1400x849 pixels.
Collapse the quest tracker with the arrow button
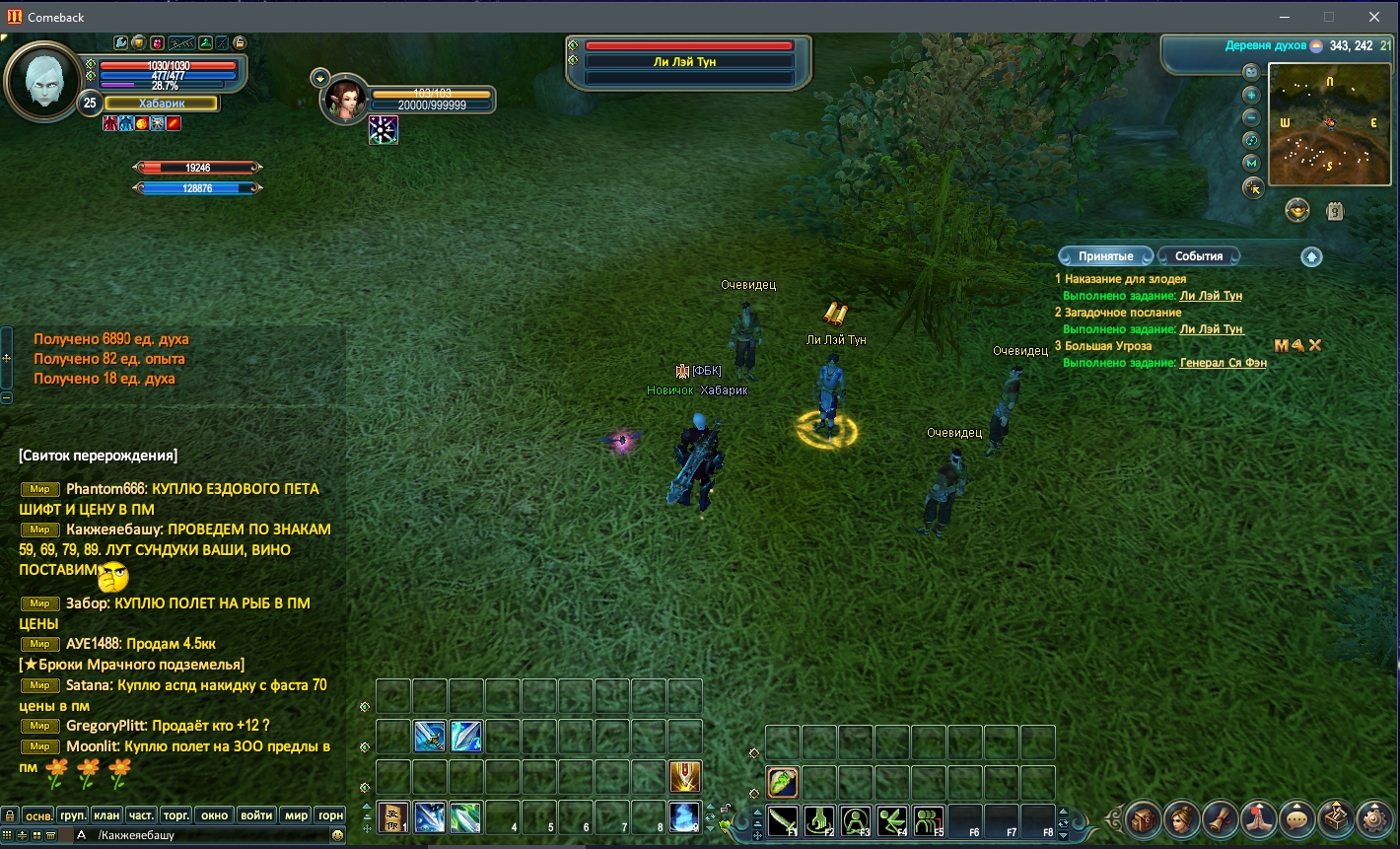[x=1310, y=256]
